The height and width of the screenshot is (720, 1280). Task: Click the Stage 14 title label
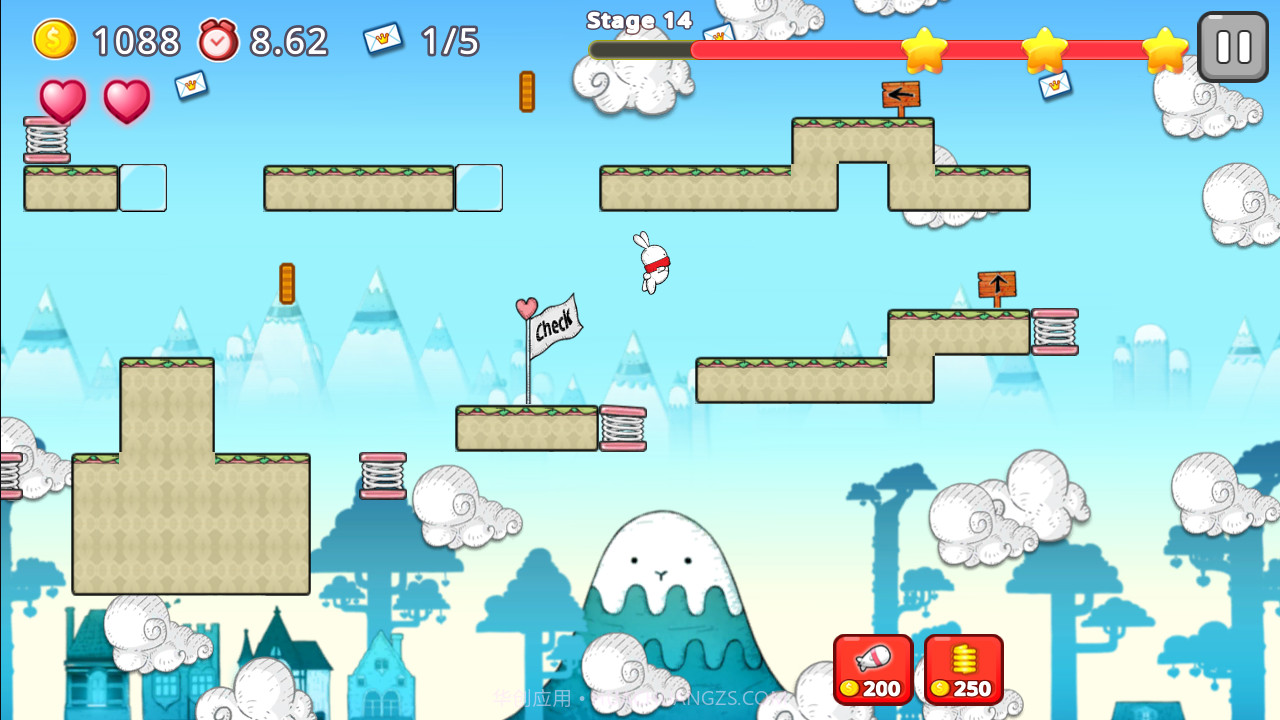click(x=639, y=20)
